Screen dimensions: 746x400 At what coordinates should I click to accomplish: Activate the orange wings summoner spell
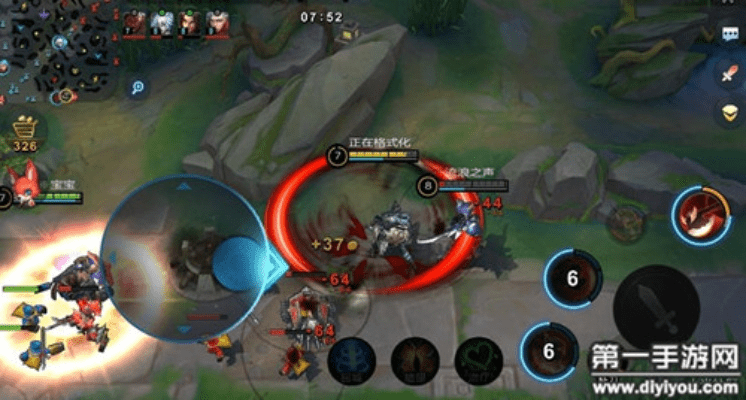coord(414,359)
